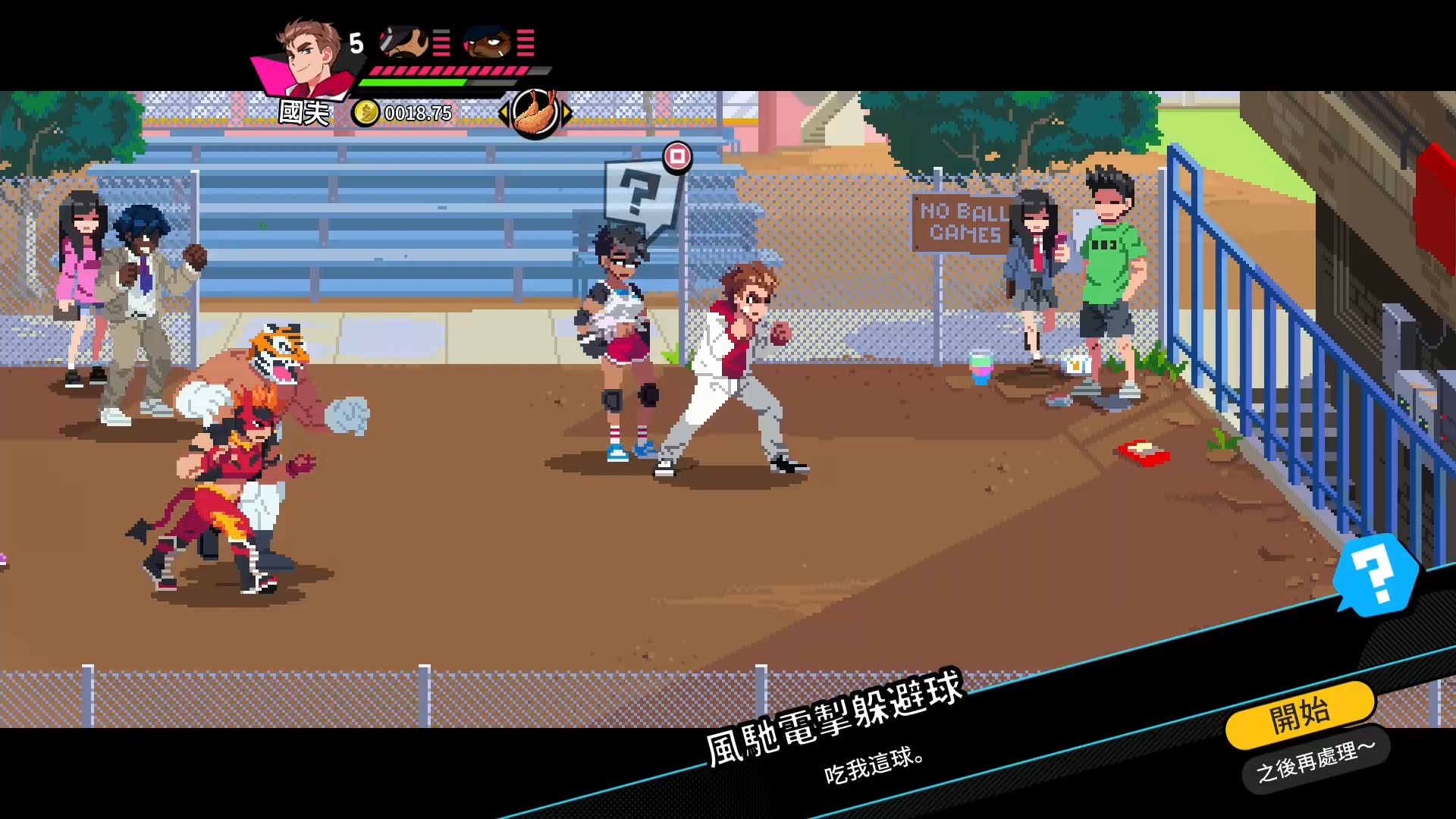Choose 之後再處理 to postpone the quest
Image resolution: width=1456 pixels, height=819 pixels.
click(x=1316, y=761)
